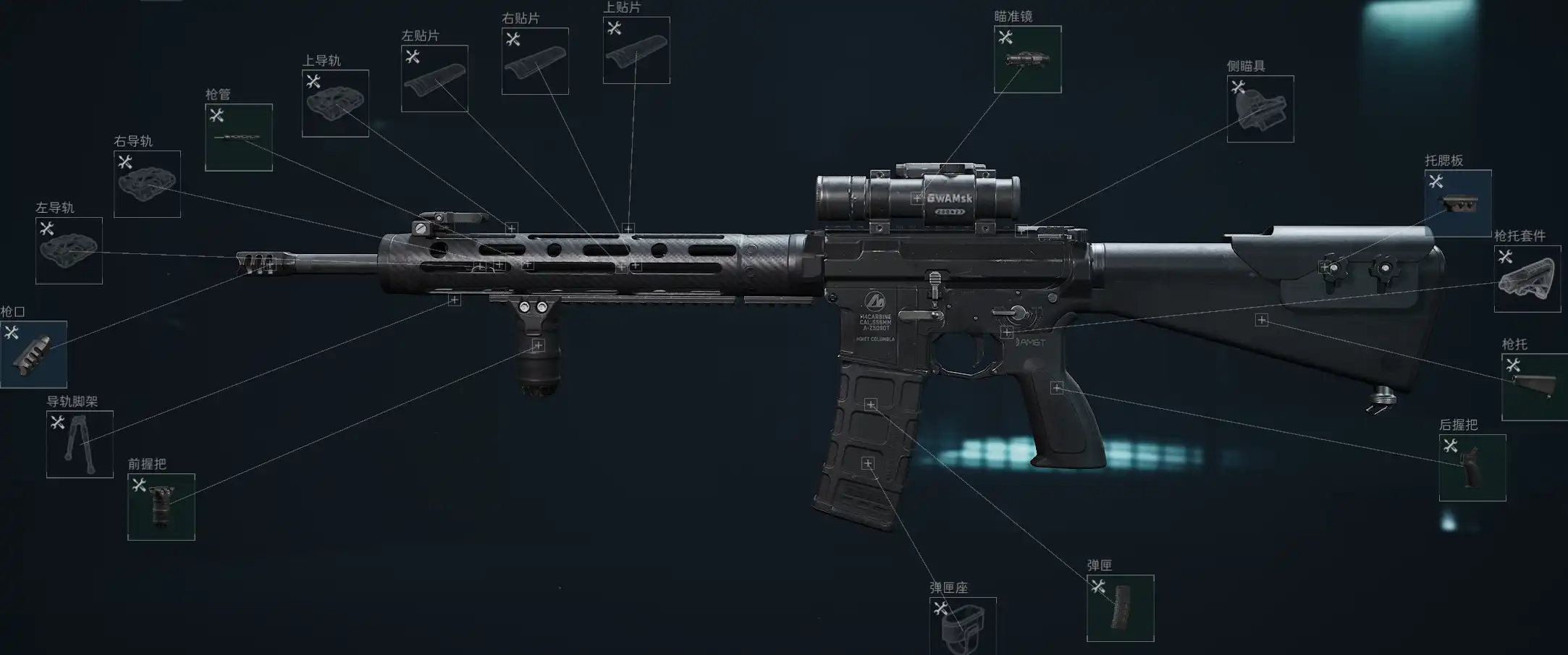Open the 枪托 stock slot

click(1535, 386)
